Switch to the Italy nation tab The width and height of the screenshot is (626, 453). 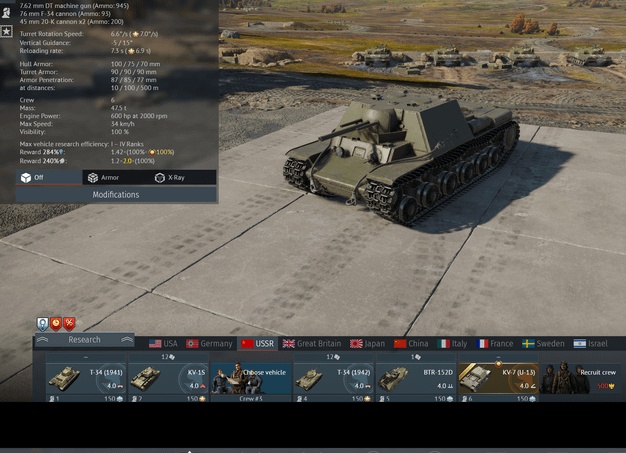[x=452, y=343]
